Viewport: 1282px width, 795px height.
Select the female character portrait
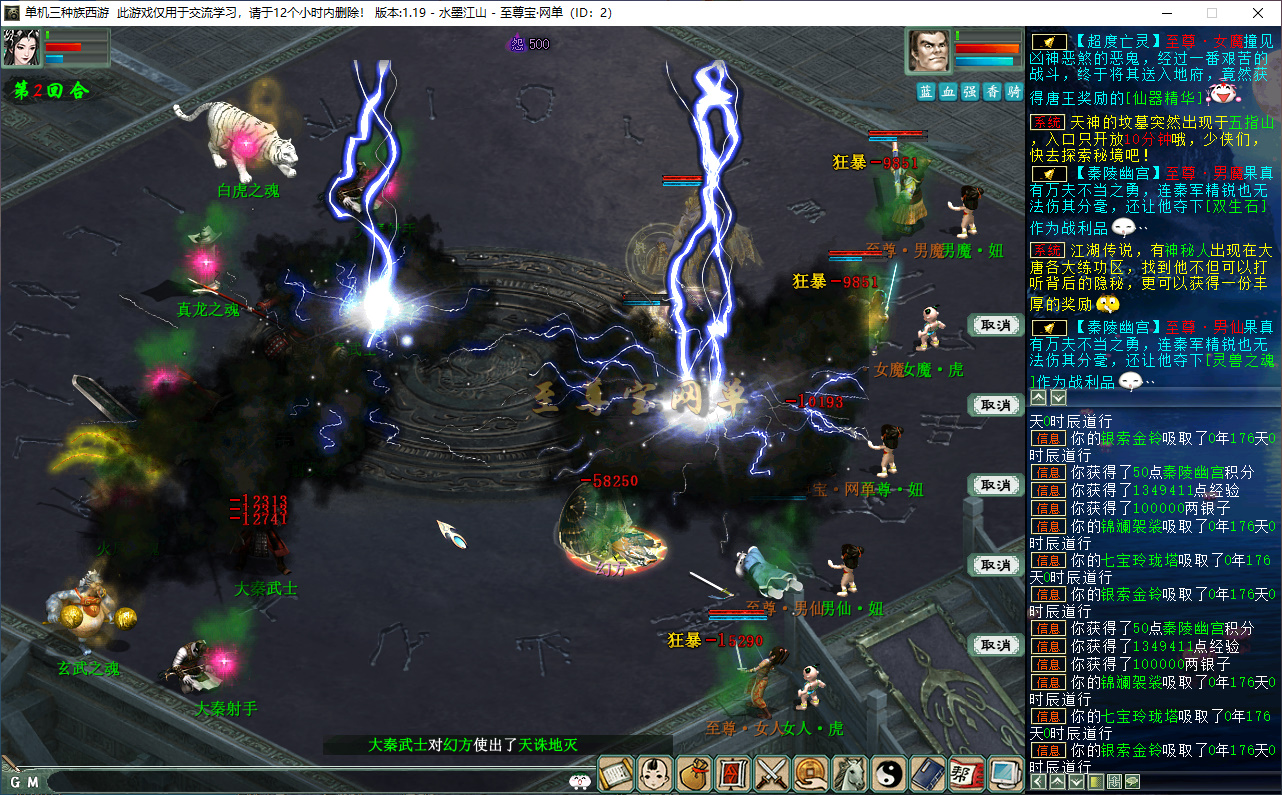pyautogui.click(x=21, y=48)
